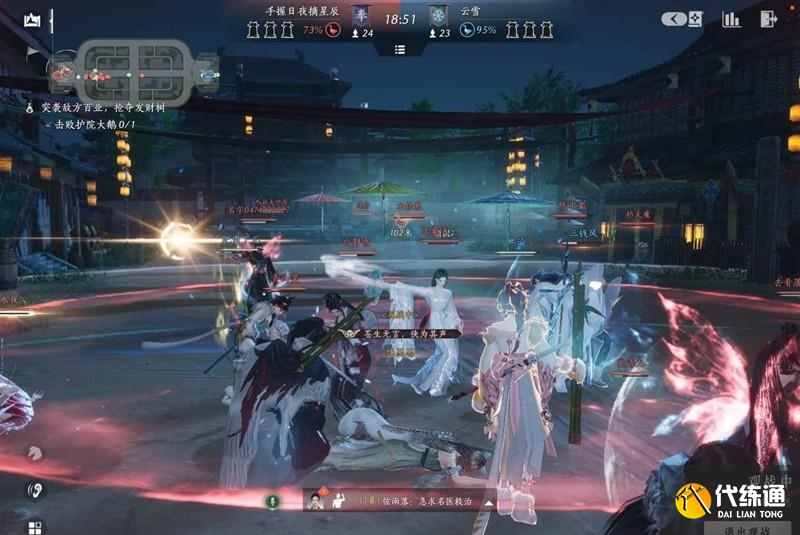Expand the chat box with the up arrow
Viewport: 800px width, 535px height.
click(x=489, y=501)
